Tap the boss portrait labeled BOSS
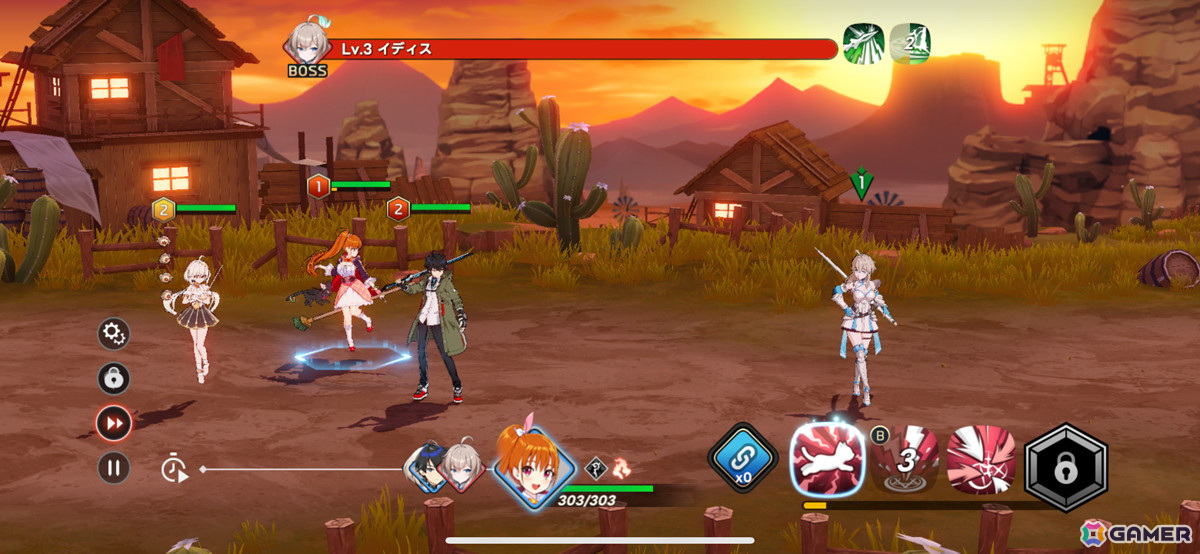This screenshot has height=554, width=1200. [x=306, y=47]
